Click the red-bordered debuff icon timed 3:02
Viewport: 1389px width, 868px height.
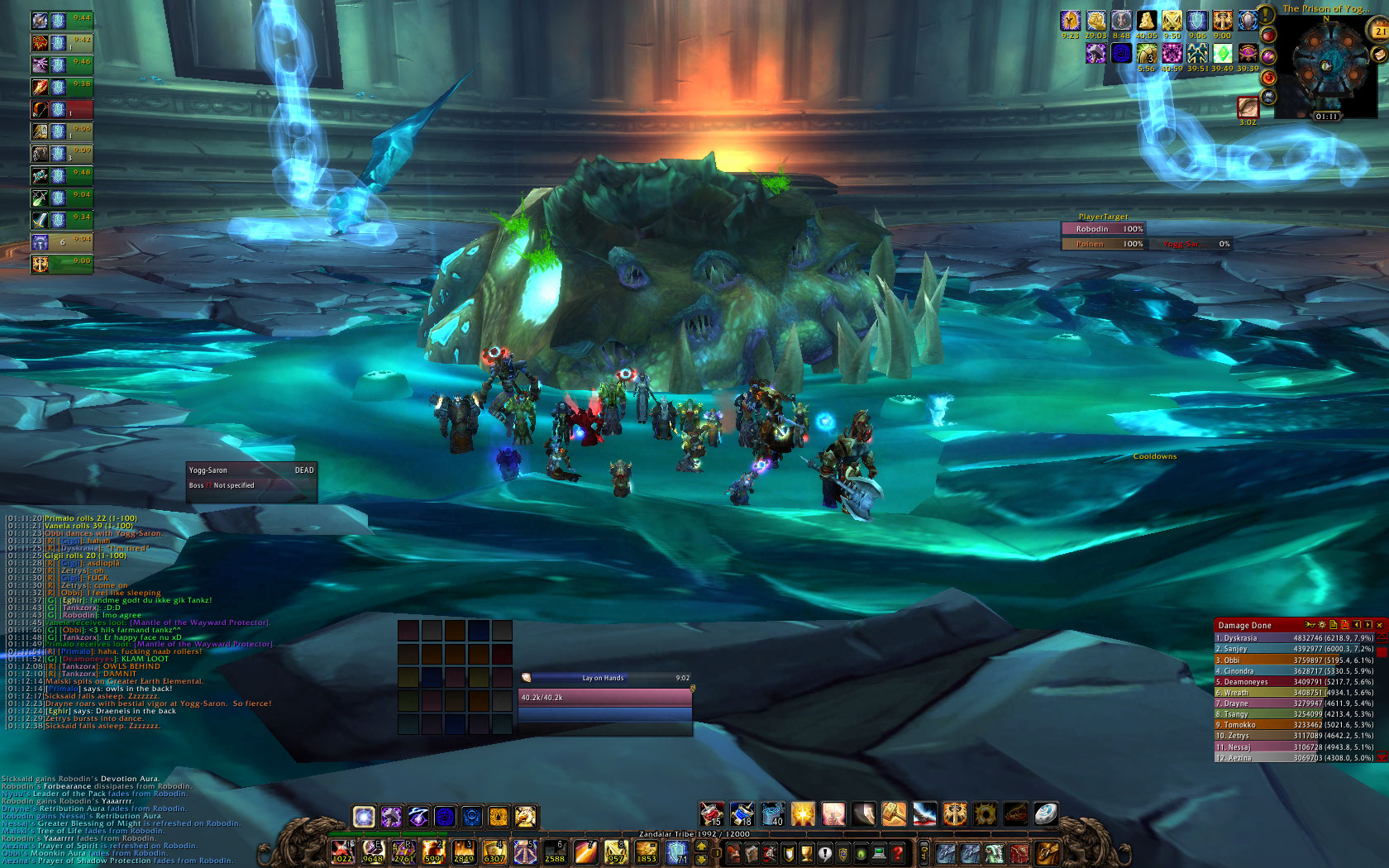coord(1248,107)
